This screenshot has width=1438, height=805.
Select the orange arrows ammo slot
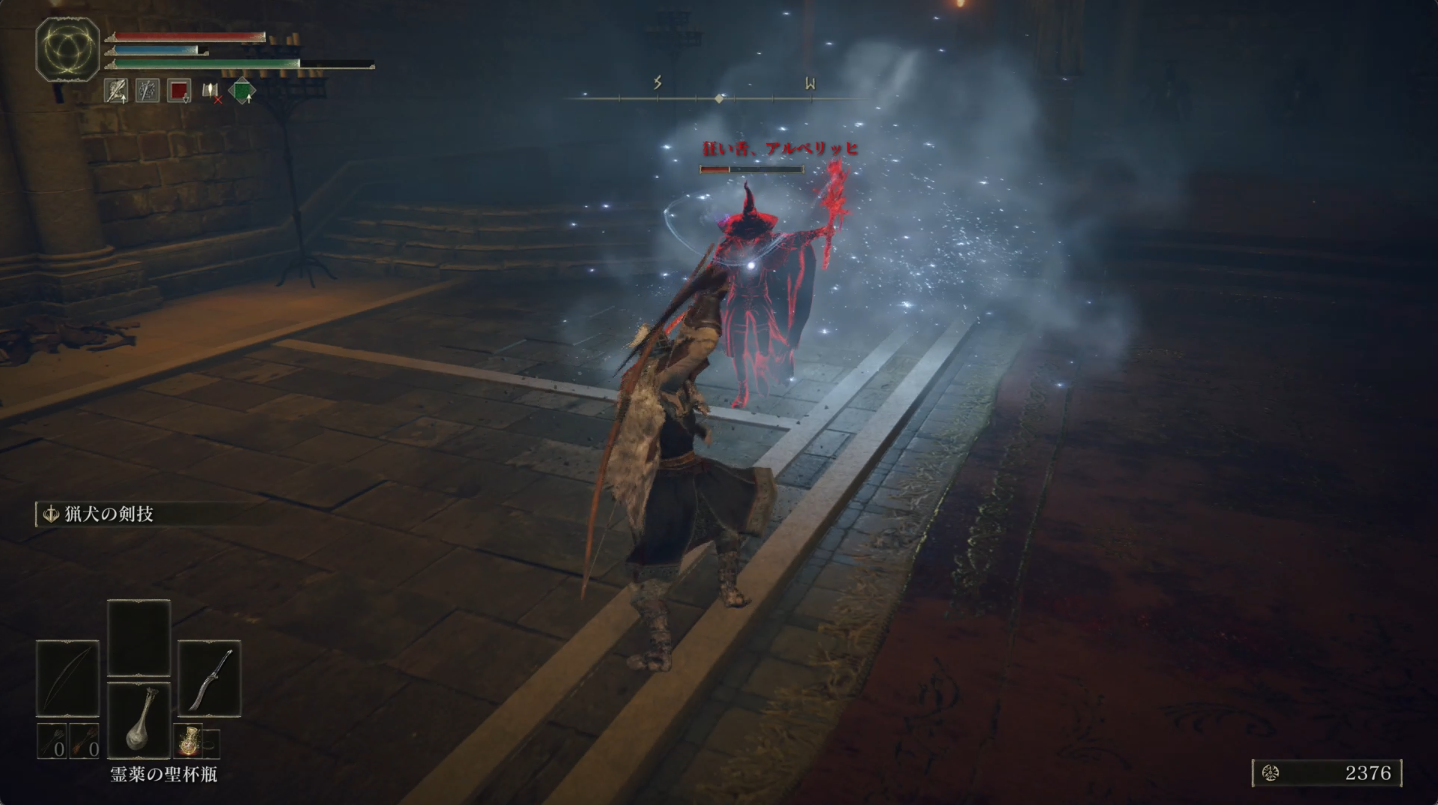tap(84, 741)
